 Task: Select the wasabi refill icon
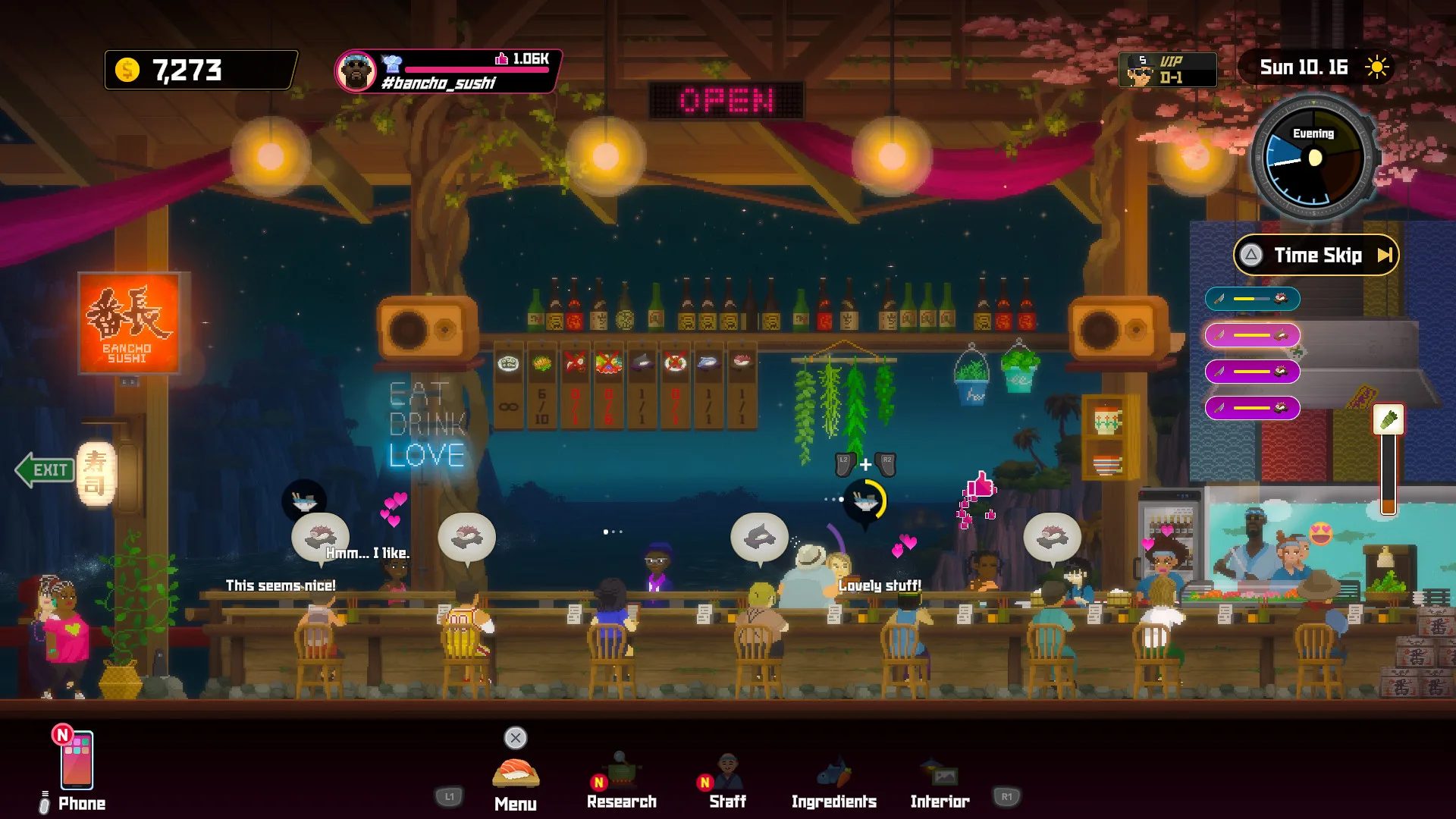point(1389,419)
